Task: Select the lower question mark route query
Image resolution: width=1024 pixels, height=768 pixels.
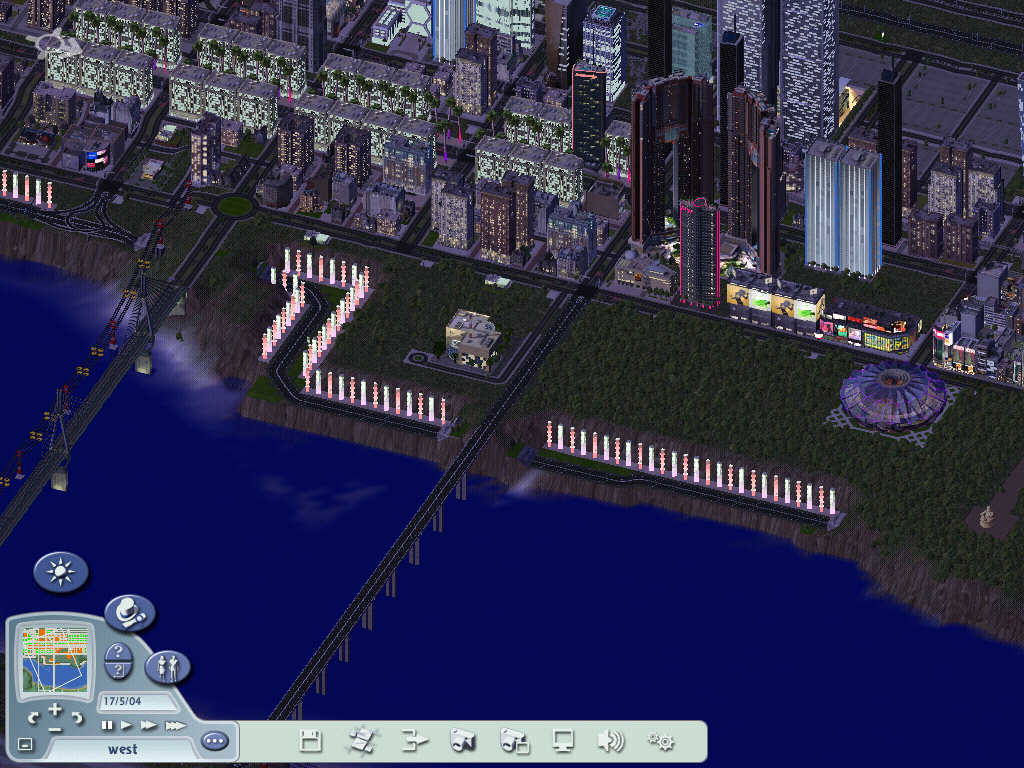Action: click(118, 671)
